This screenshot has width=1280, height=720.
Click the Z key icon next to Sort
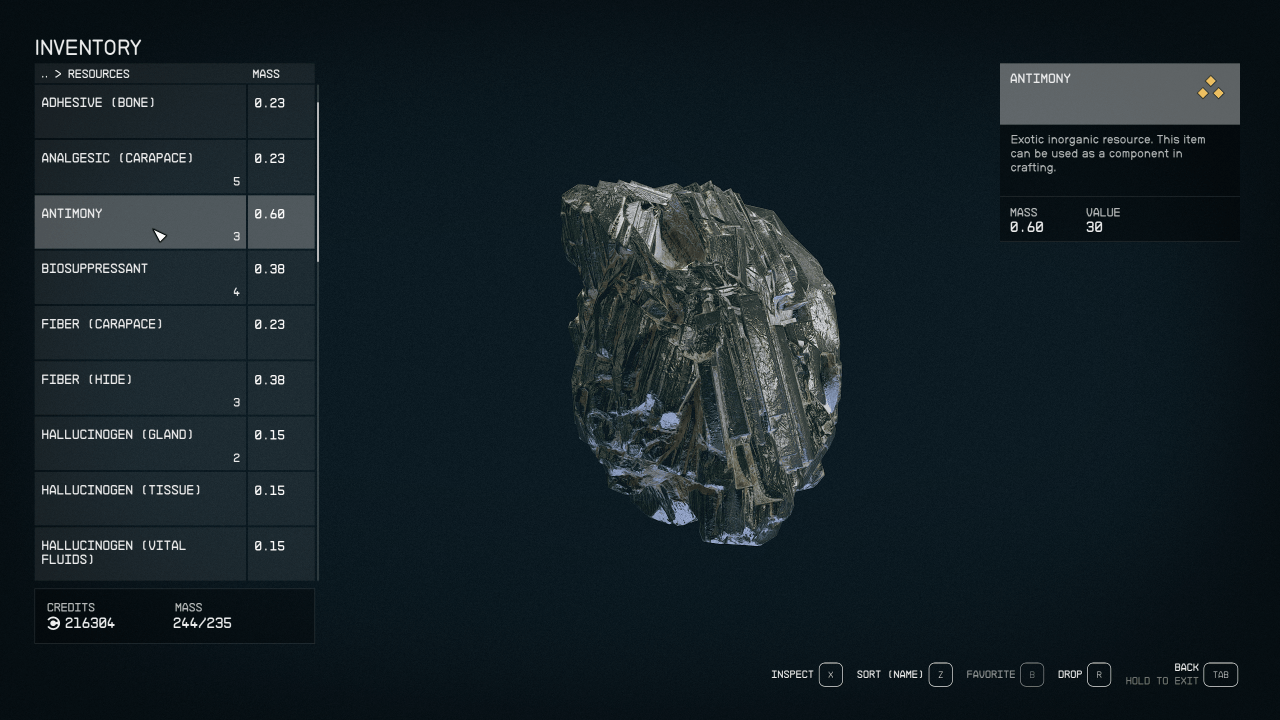coord(939,674)
